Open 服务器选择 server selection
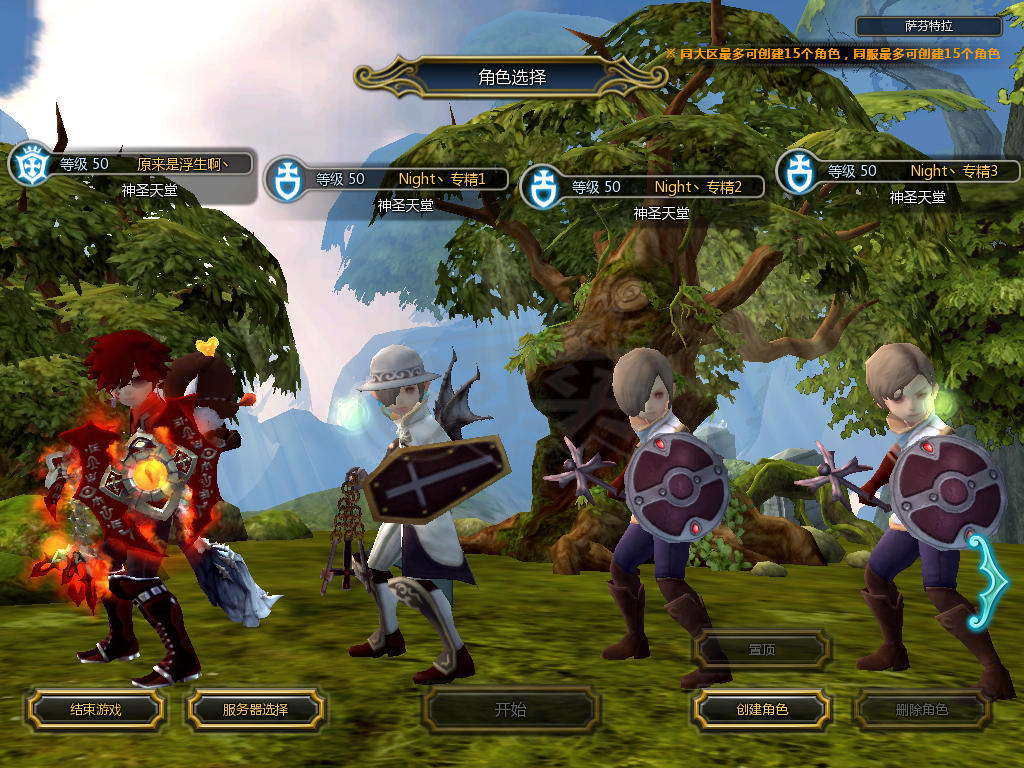1024x768 pixels. 255,710
